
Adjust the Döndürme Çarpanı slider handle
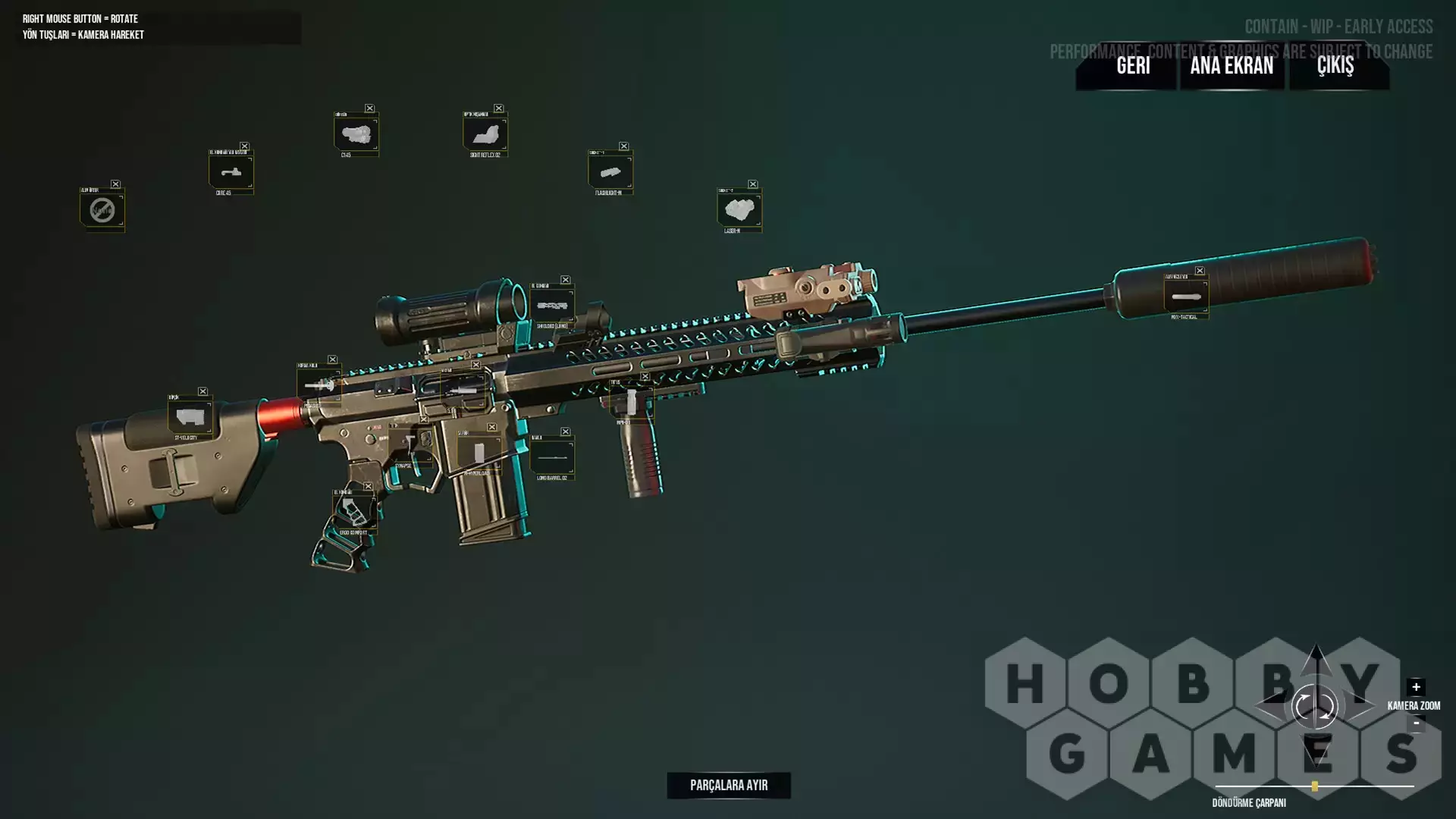click(x=1314, y=786)
